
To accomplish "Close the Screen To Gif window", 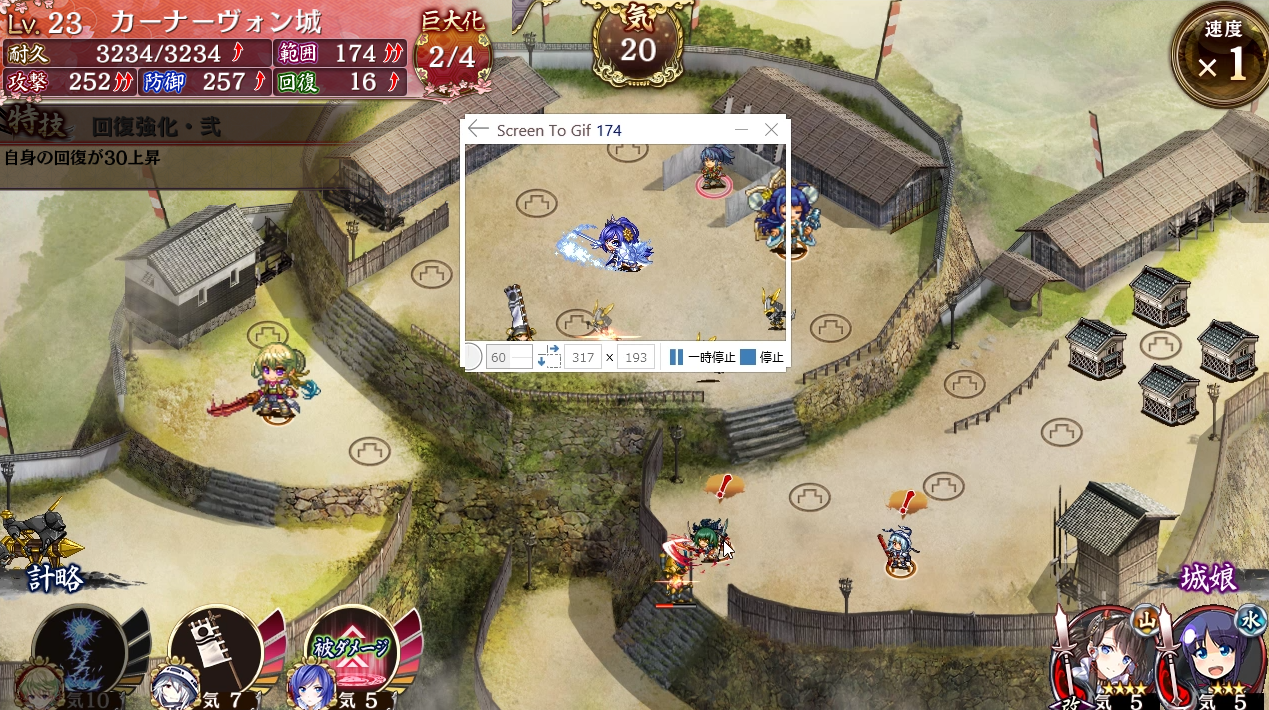I will 771,130.
